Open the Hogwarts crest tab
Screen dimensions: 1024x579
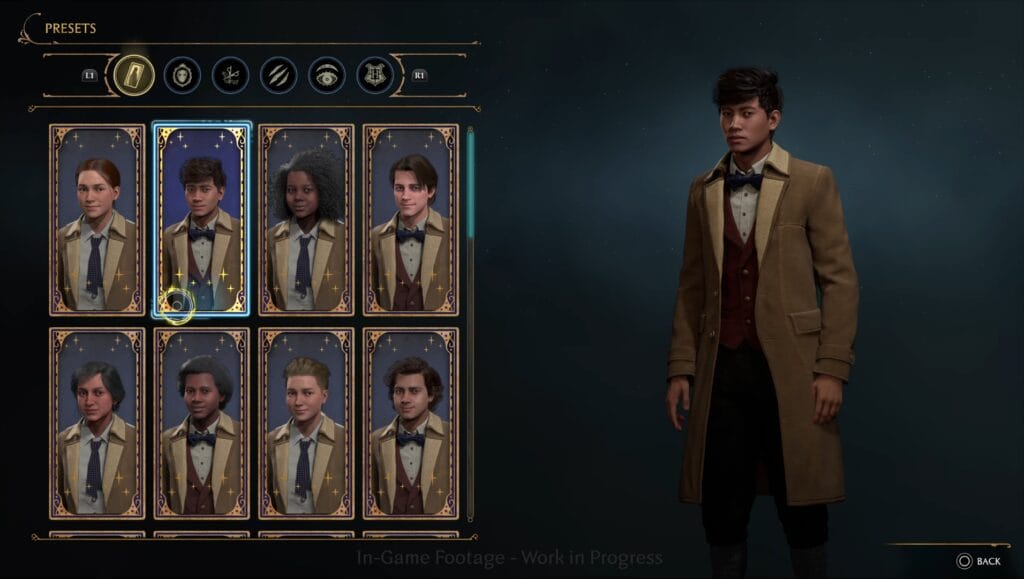click(x=375, y=75)
